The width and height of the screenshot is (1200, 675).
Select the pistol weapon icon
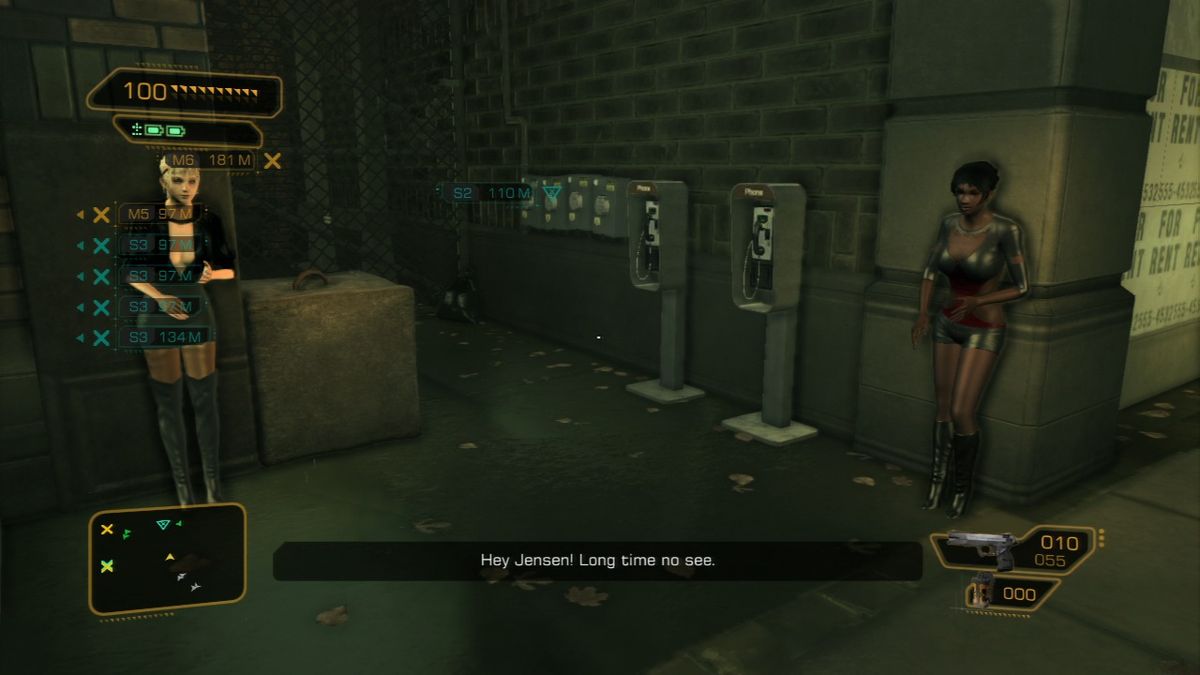click(980, 547)
